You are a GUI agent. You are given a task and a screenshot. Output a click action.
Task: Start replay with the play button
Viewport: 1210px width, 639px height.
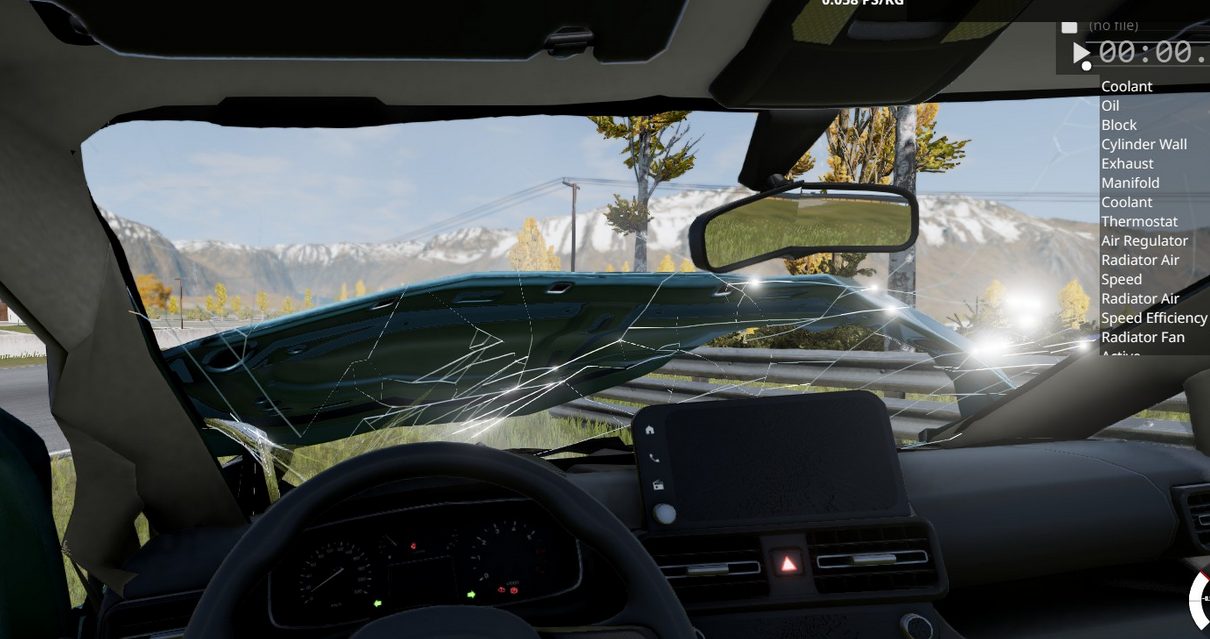tap(1081, 52)
